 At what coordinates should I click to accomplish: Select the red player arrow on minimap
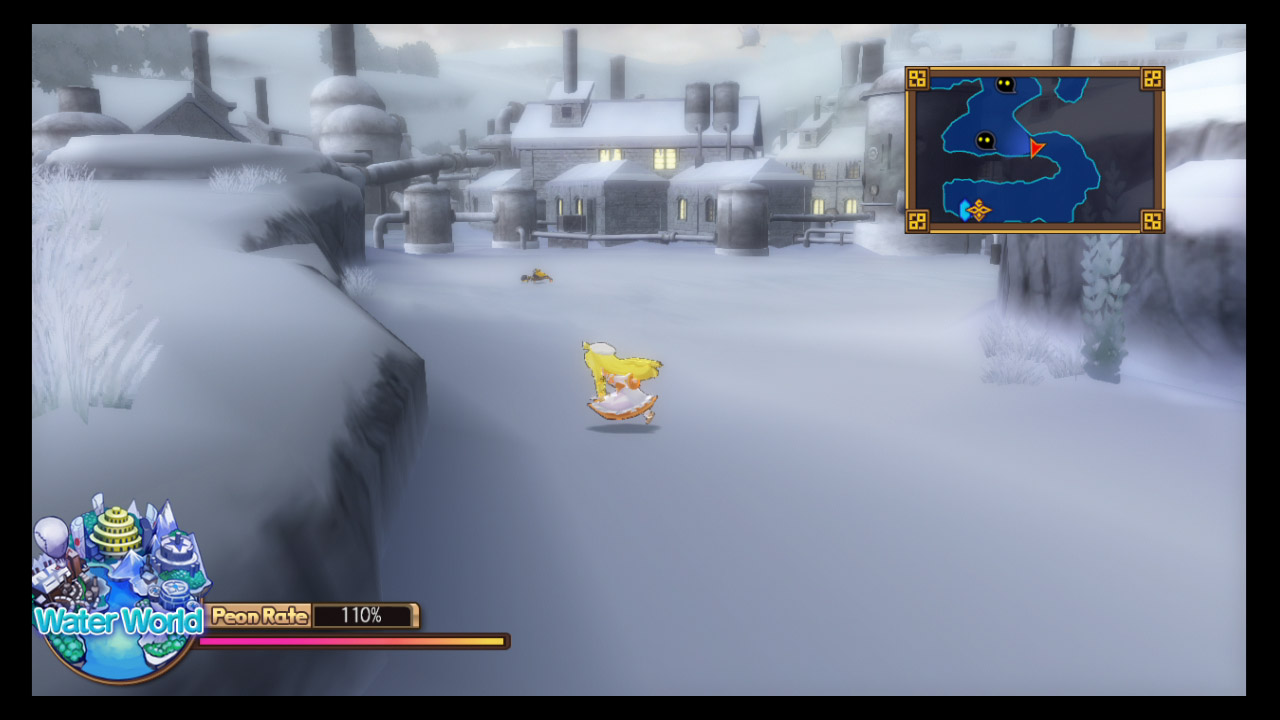coord(1036,148)
